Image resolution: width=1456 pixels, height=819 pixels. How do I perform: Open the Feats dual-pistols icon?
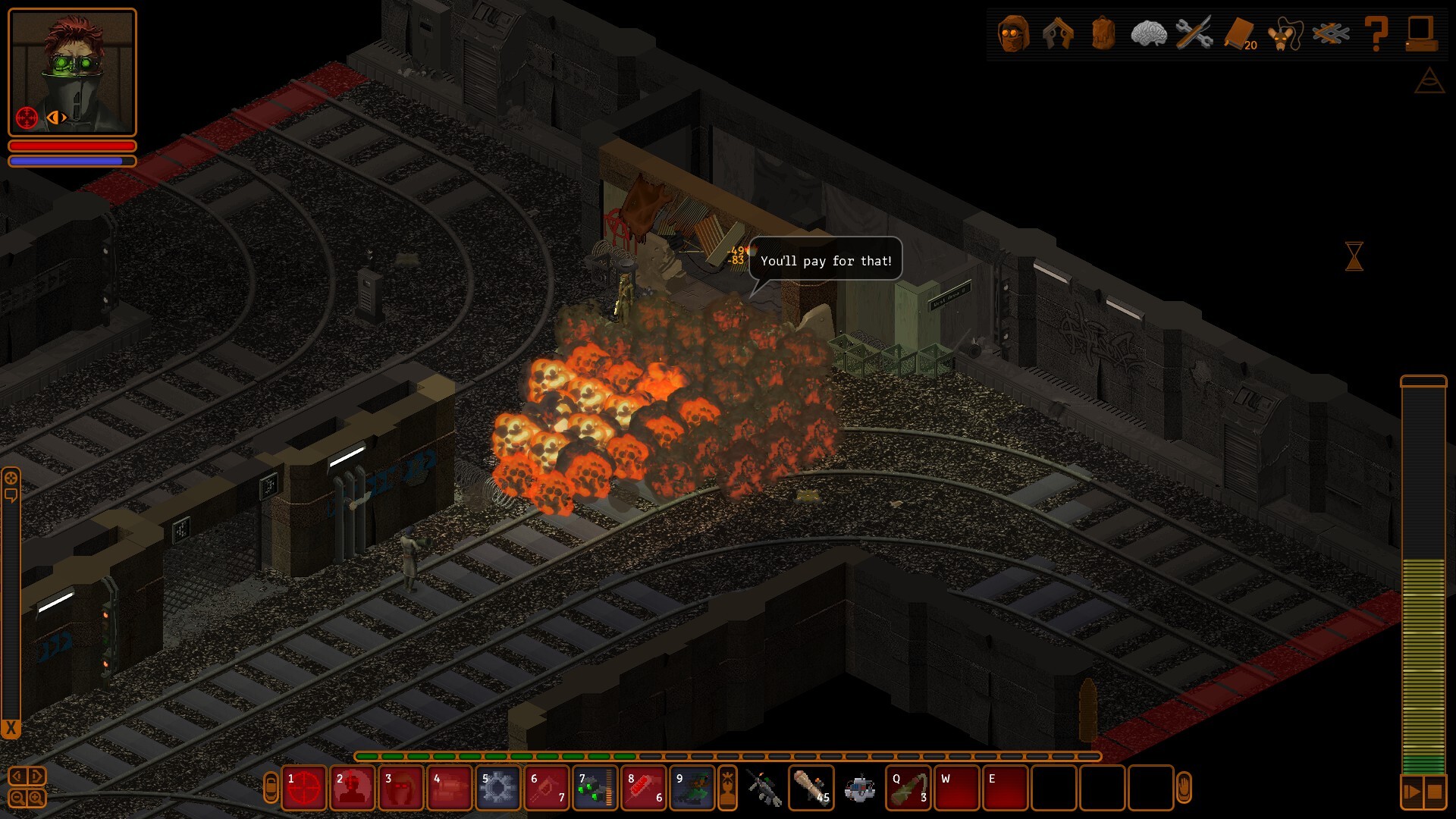click(1058, 34)
